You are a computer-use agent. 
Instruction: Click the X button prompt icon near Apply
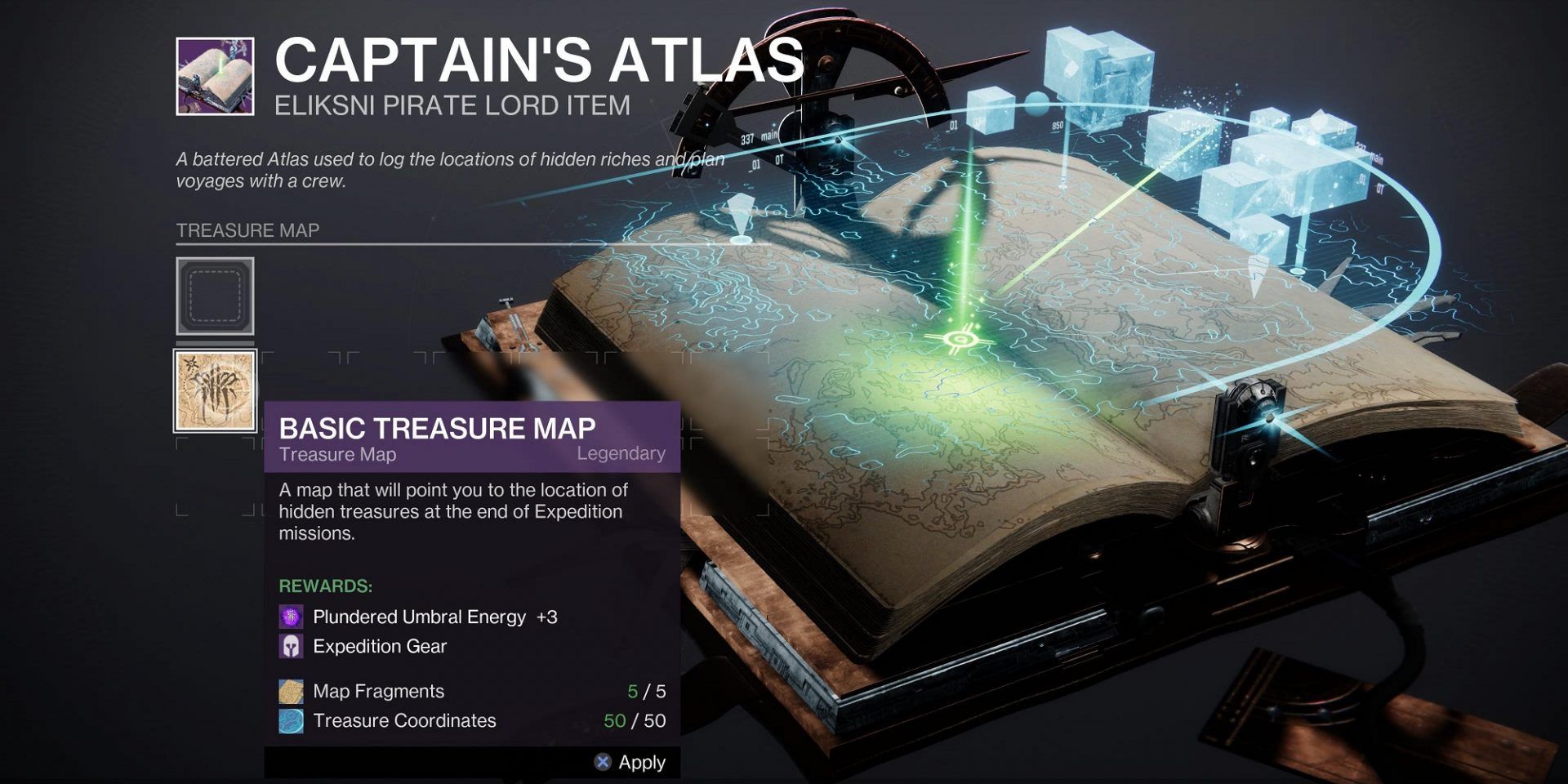[x=602, y=762]
